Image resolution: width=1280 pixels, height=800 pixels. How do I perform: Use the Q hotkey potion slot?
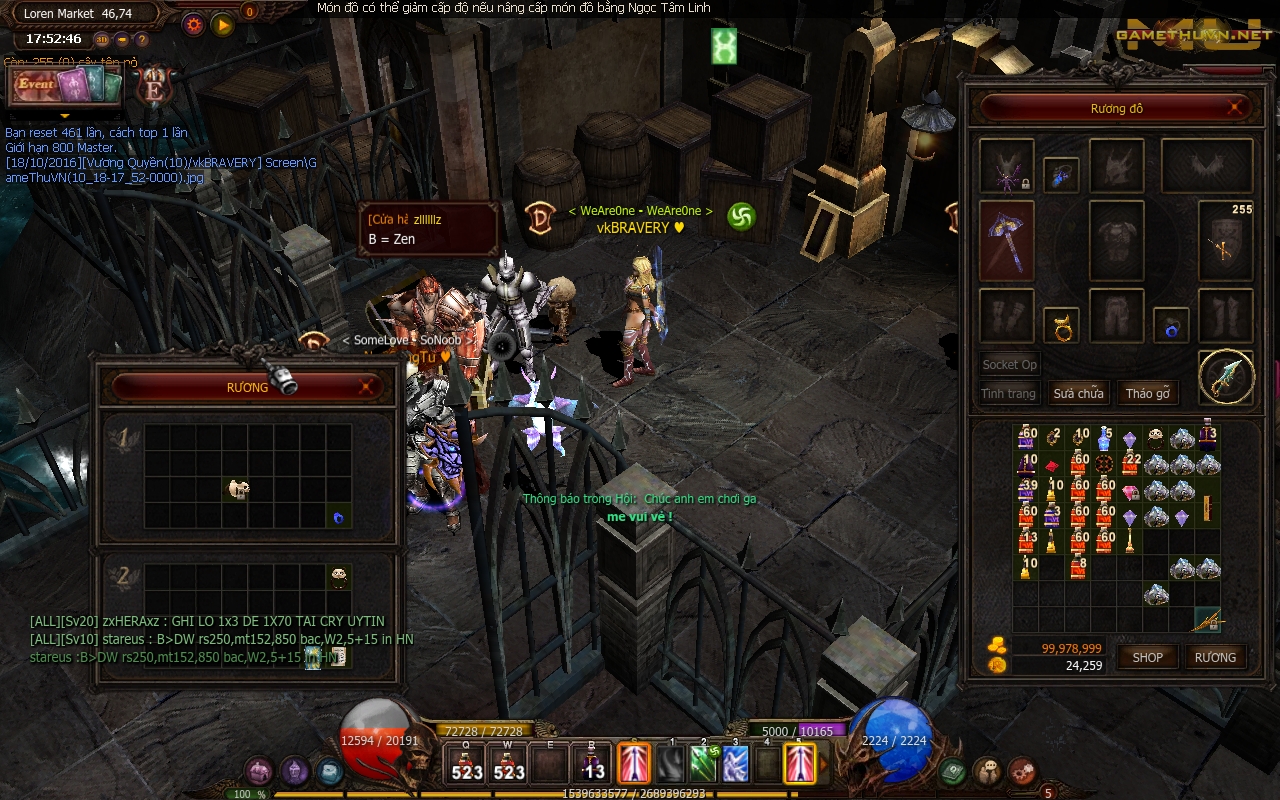467,763
